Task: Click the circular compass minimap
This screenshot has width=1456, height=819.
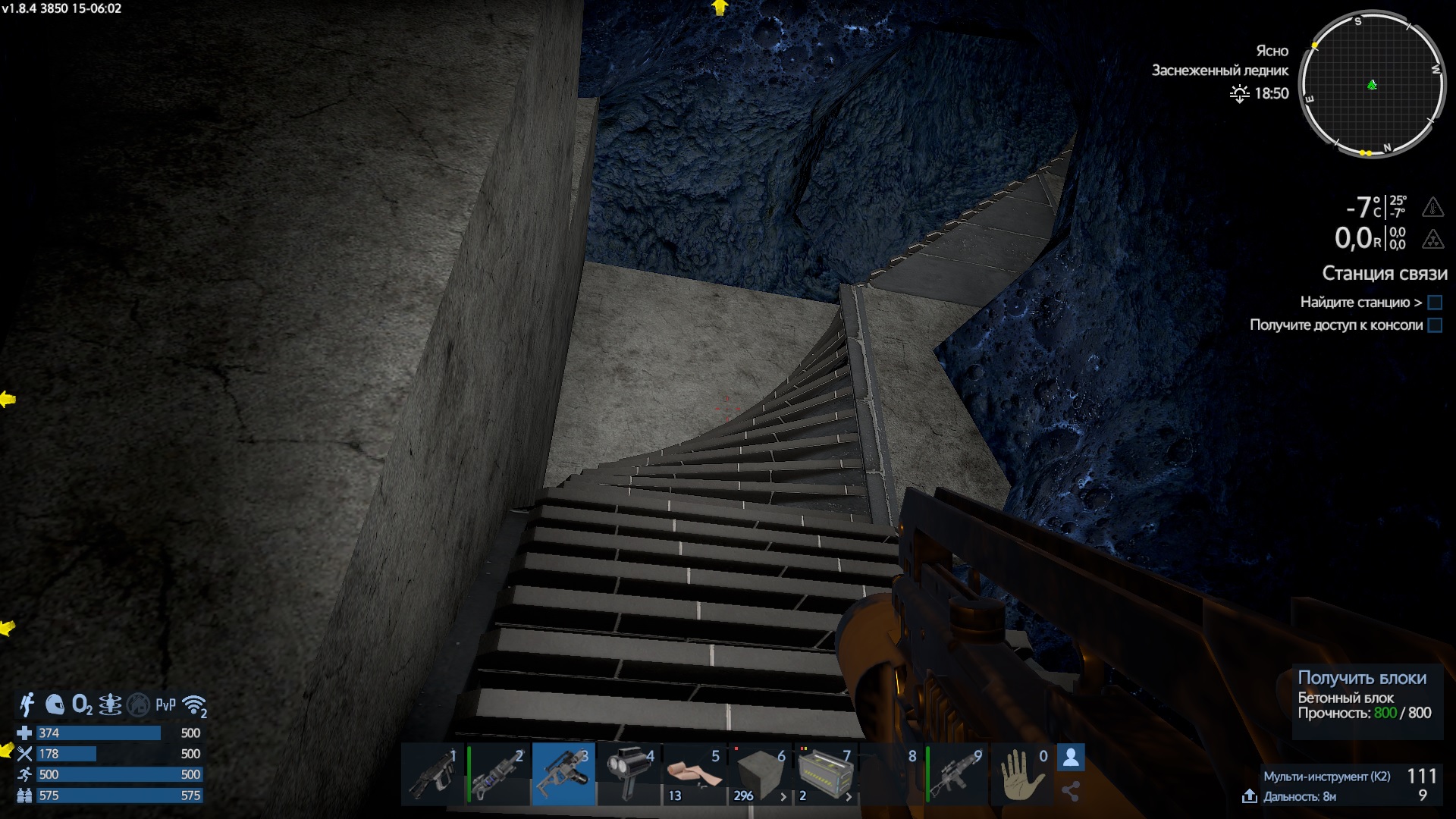Action: 1372,84
